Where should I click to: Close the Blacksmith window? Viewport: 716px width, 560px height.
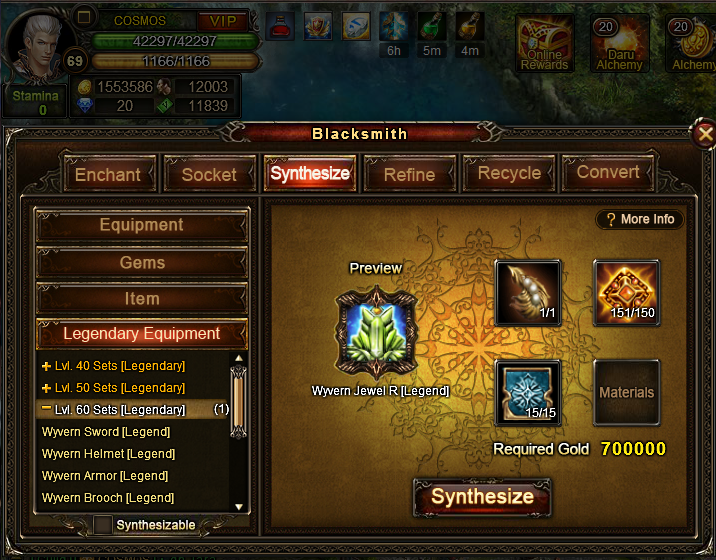coord(705,133)
